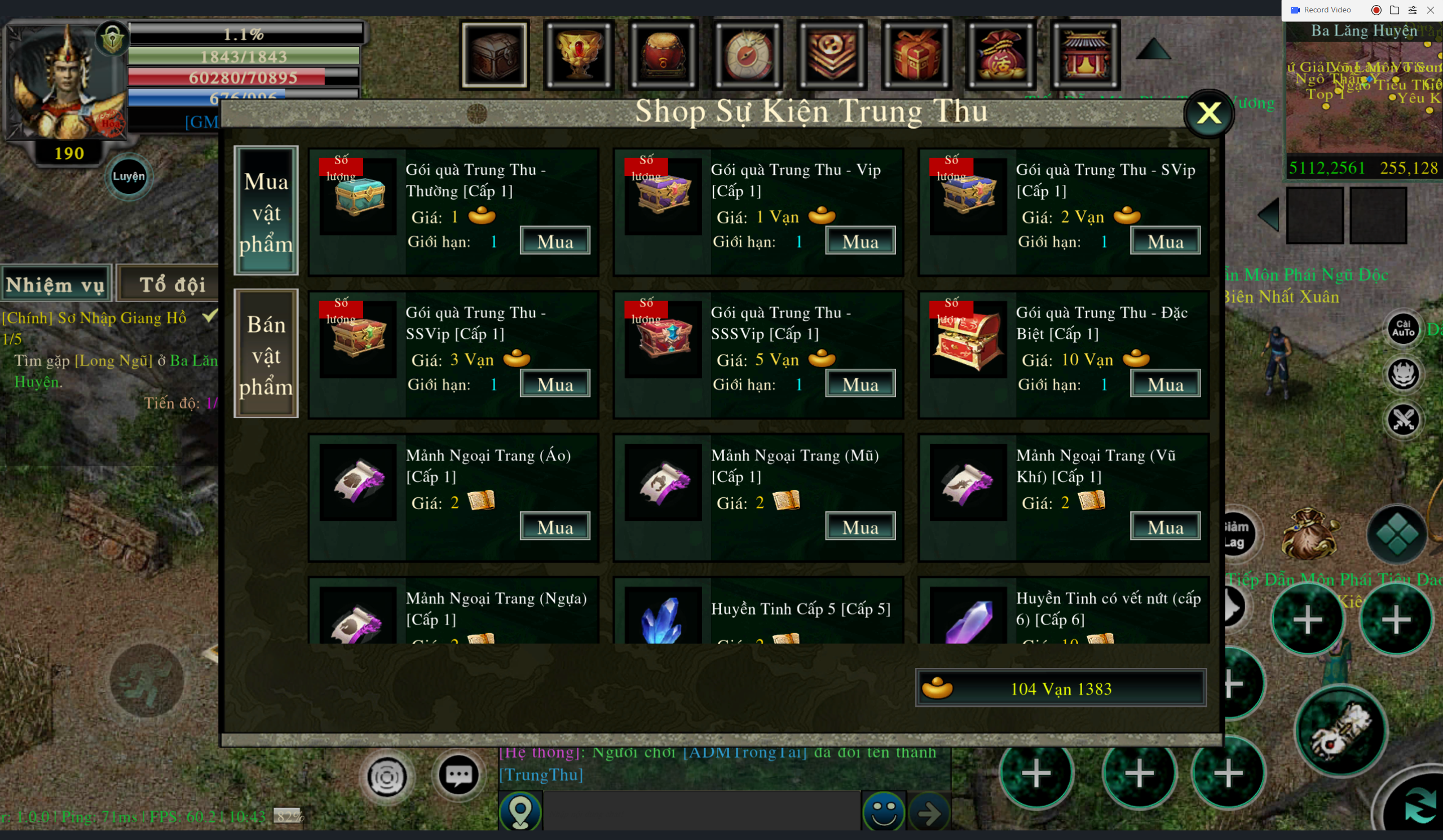
Task: Open the chat speech bubble button
Action: tap(458, 776)
